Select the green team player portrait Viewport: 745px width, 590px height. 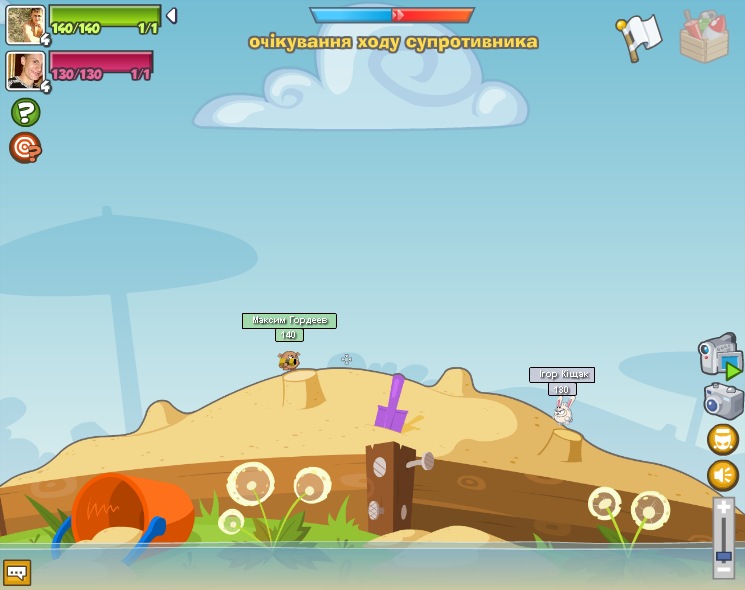pyautogui.click(x=25, y=25)
